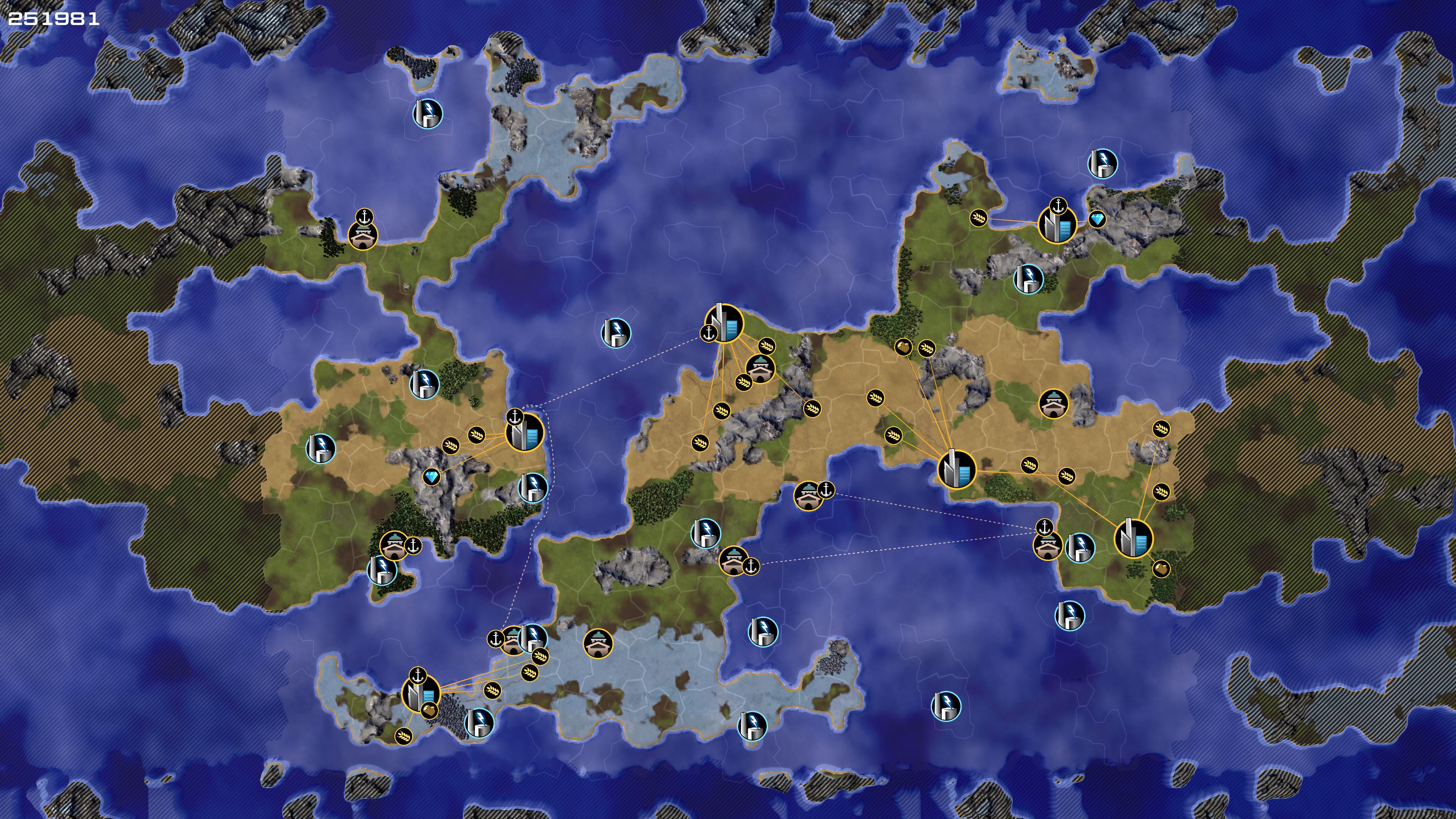This screenshot has height=819, width=1456.
Task: Click the lightning tower overlapping a harbor village
Action: (532, 637)
